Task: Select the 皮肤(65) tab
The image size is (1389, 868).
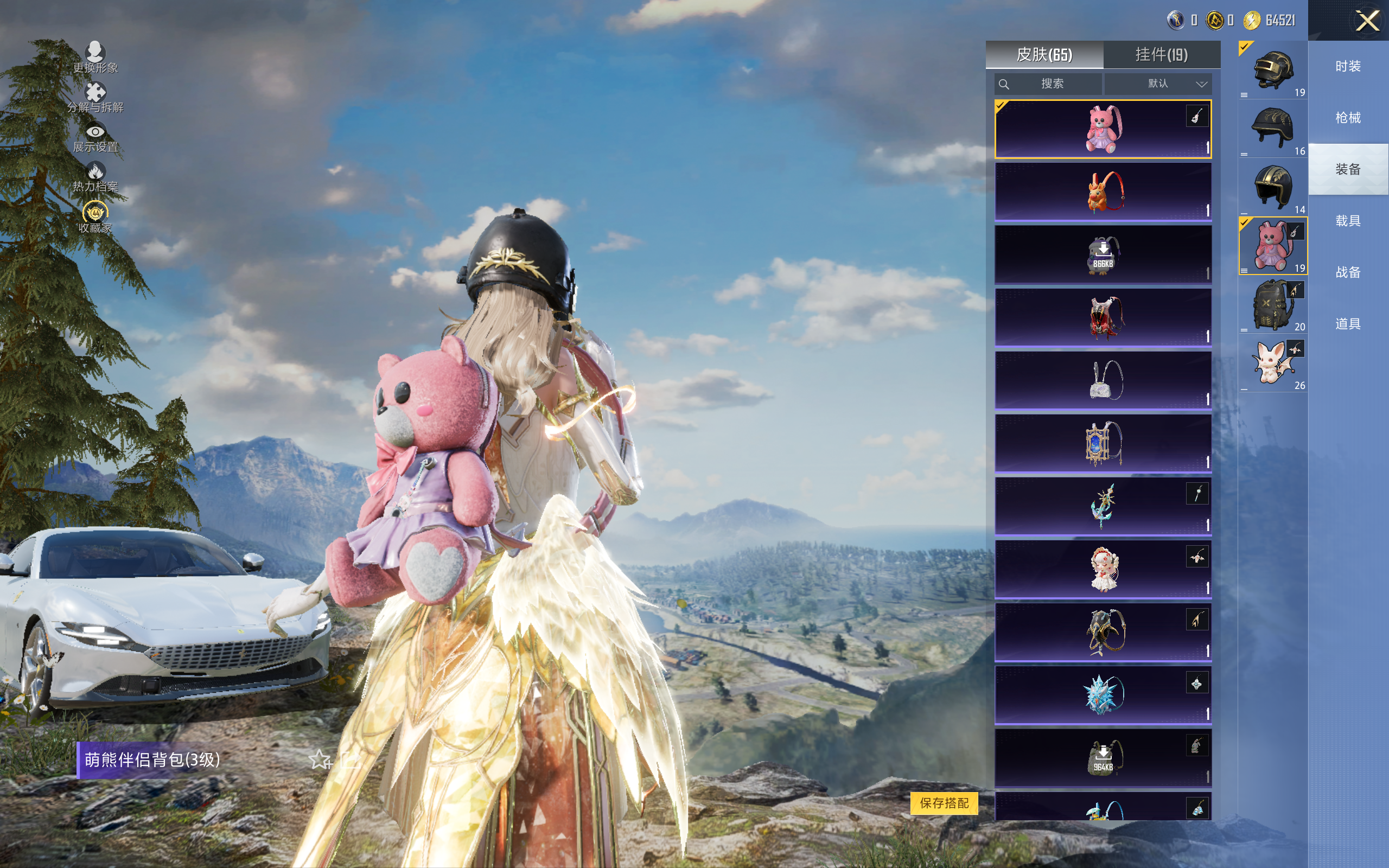Action: click(1044, 55)
